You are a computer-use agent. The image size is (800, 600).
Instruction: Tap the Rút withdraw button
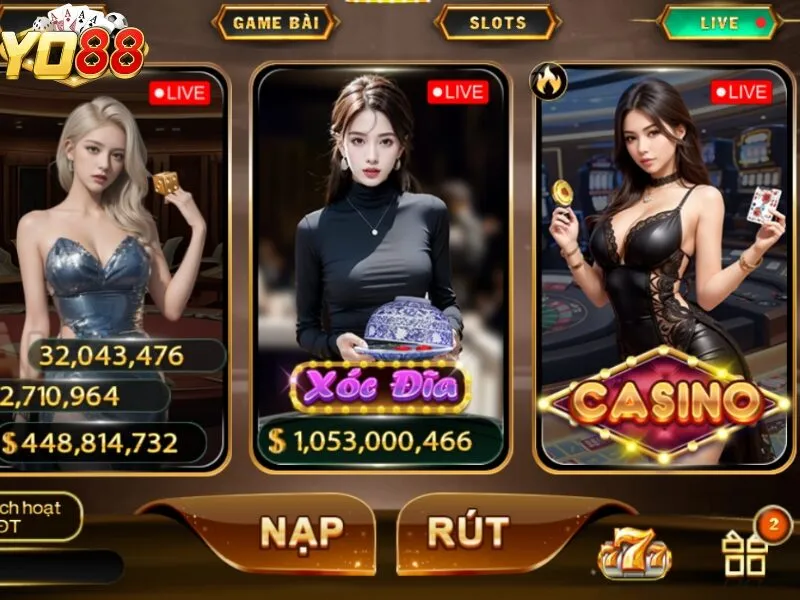[x=468, y=532]
